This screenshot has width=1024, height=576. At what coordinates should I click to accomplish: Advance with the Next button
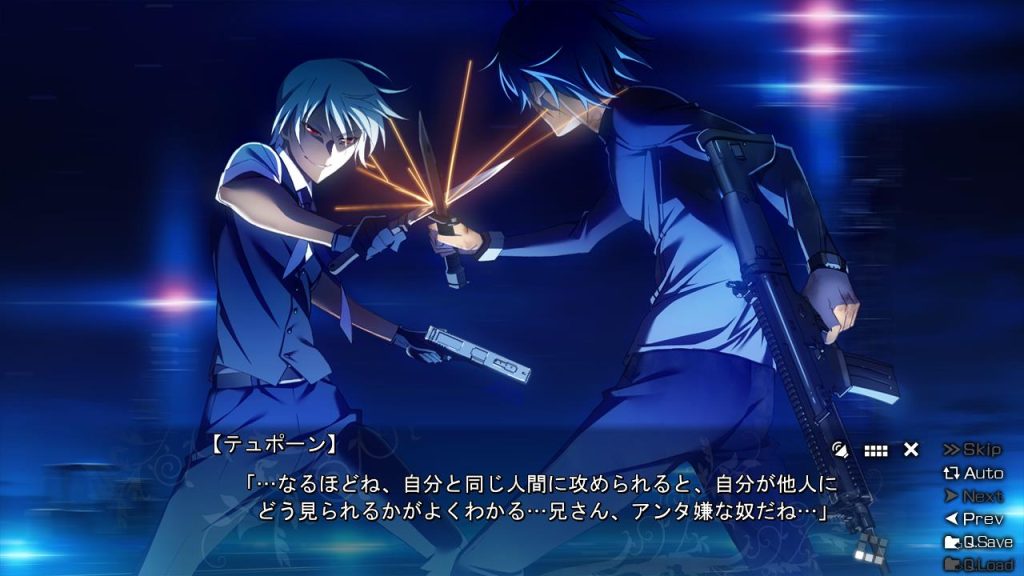click(973, 496)
